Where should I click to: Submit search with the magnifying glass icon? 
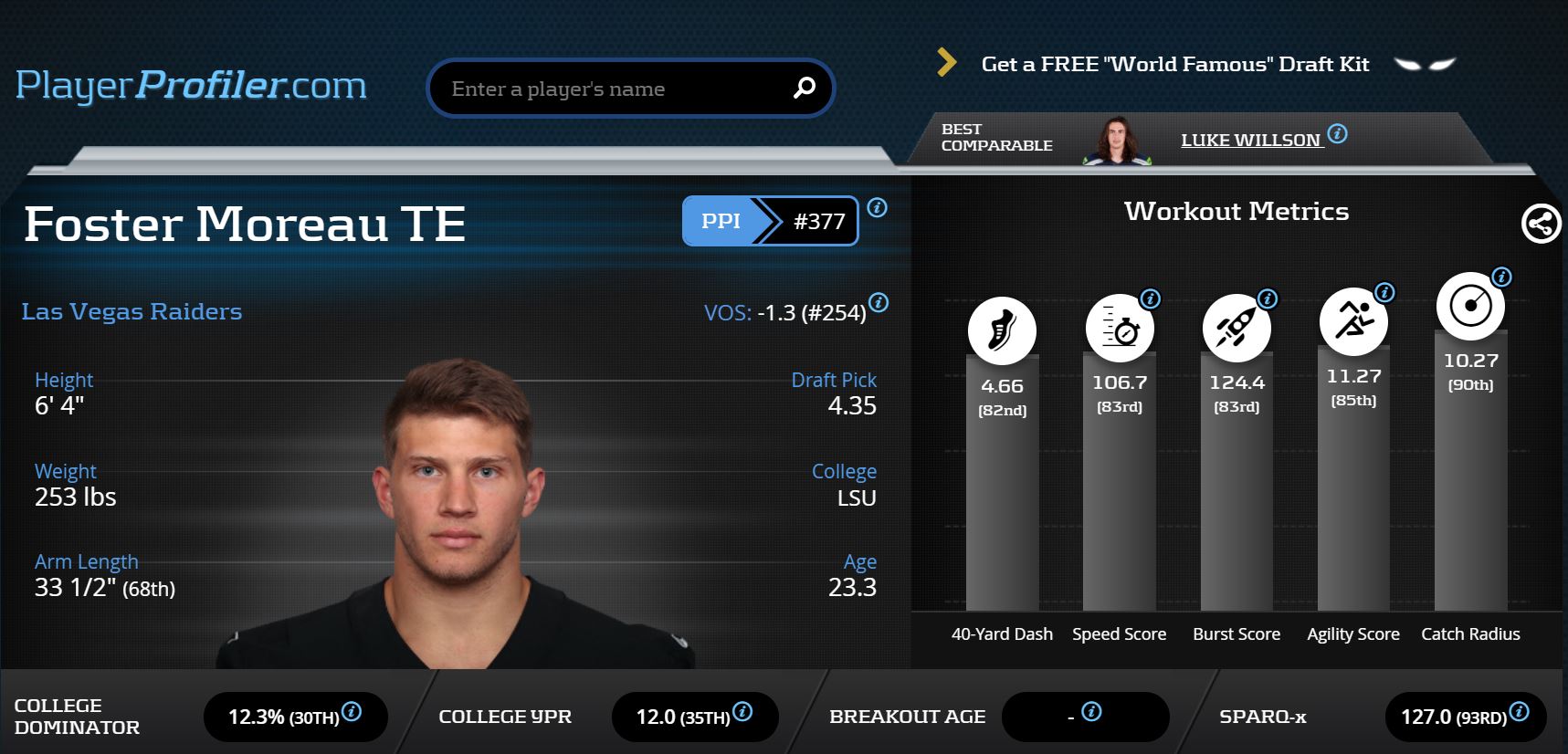(804, 88)
